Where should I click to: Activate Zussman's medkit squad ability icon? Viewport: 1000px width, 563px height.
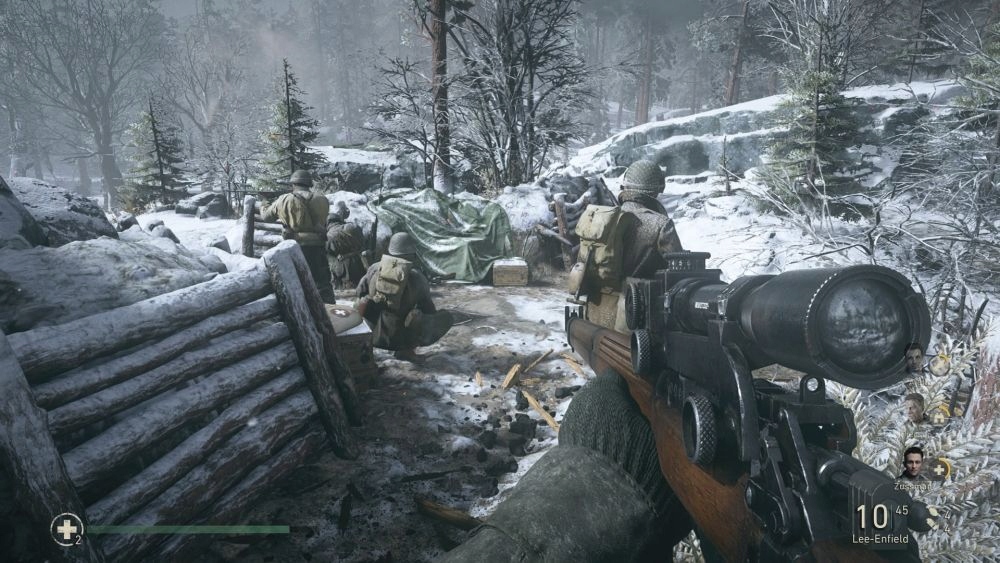click(x=941, y=467)
